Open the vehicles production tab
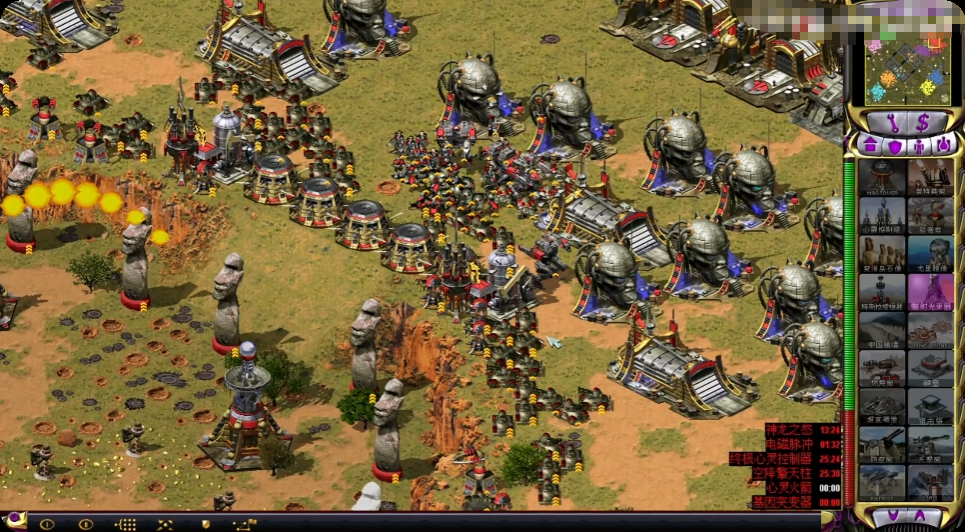Image resolution: width=965 pixels, height=532 pixels. point(943,146)
